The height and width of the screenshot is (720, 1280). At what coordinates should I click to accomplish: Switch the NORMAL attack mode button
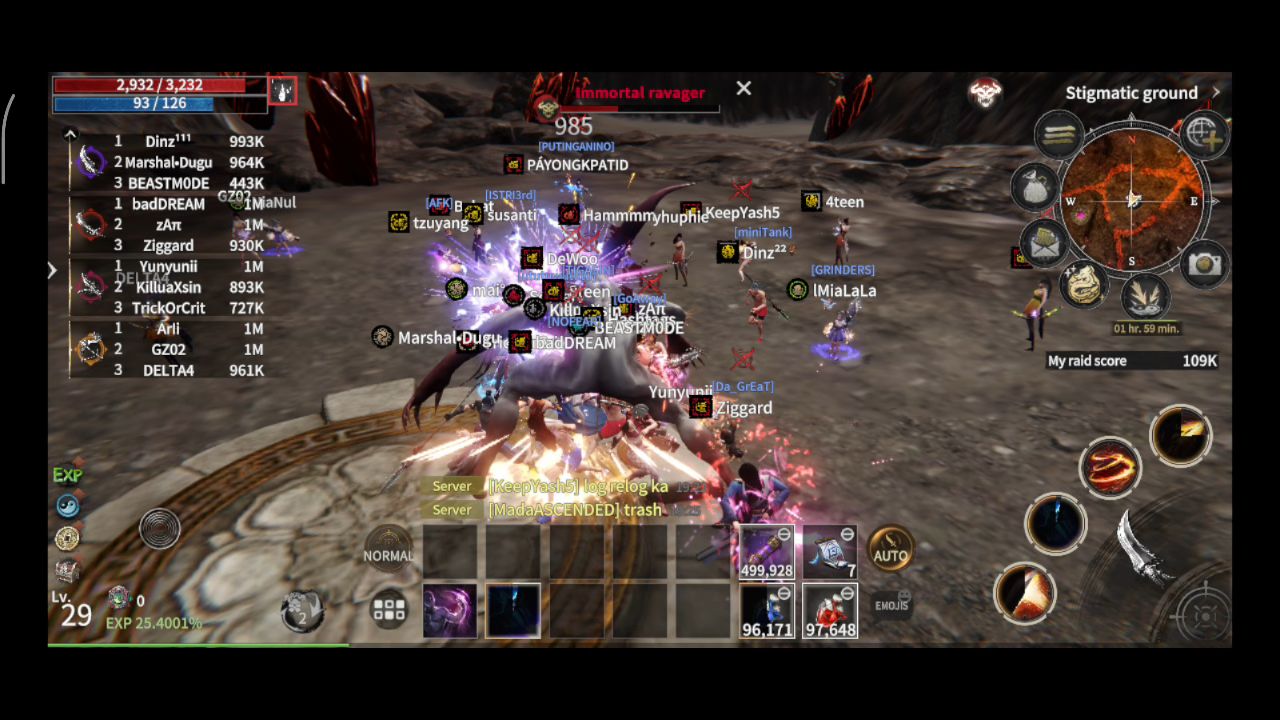pos(388,549)
